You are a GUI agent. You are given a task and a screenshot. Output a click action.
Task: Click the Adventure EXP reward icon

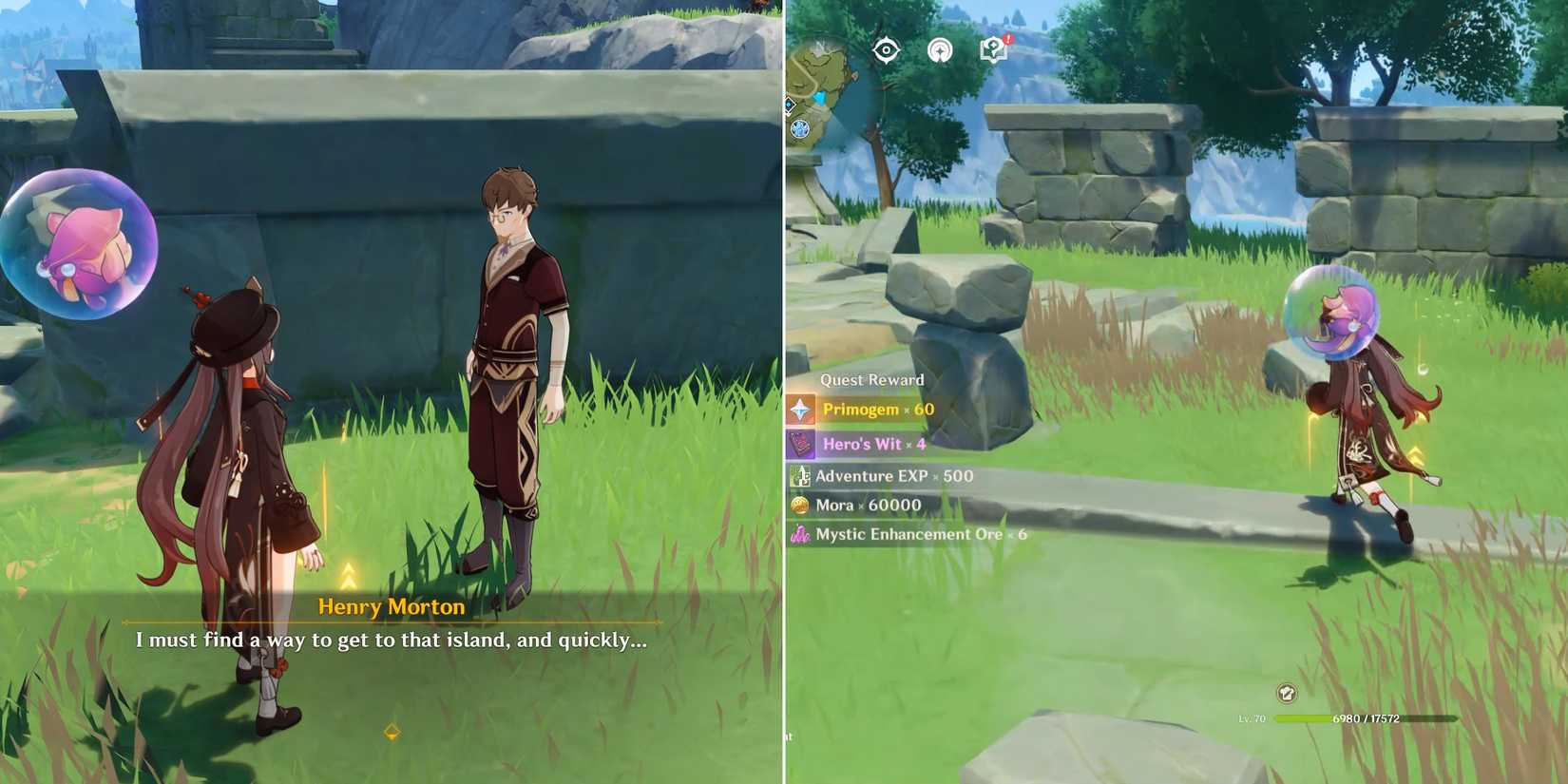801,475
